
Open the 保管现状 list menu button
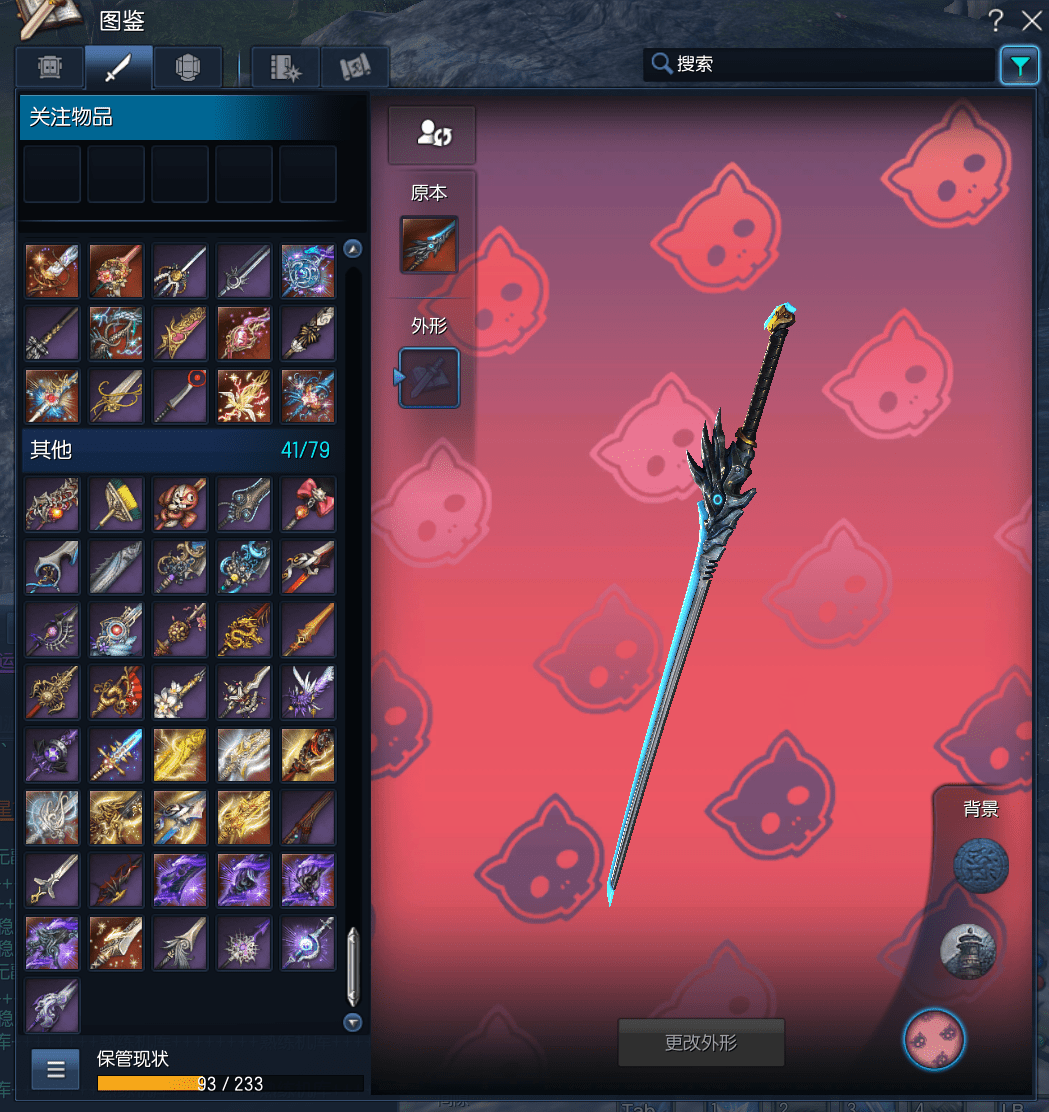(56, 1069)
